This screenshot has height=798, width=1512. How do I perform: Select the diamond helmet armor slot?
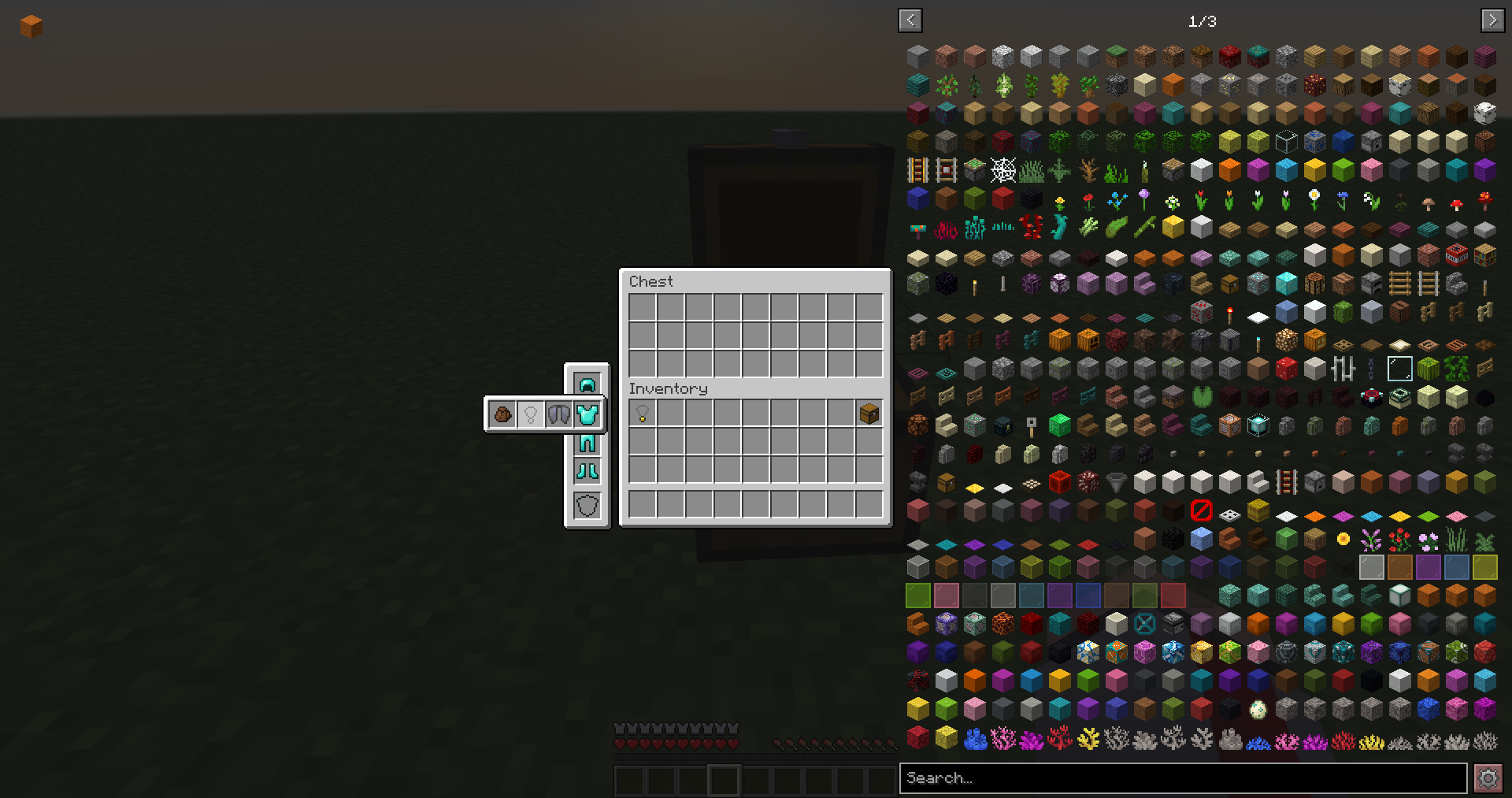click(587, 384)
